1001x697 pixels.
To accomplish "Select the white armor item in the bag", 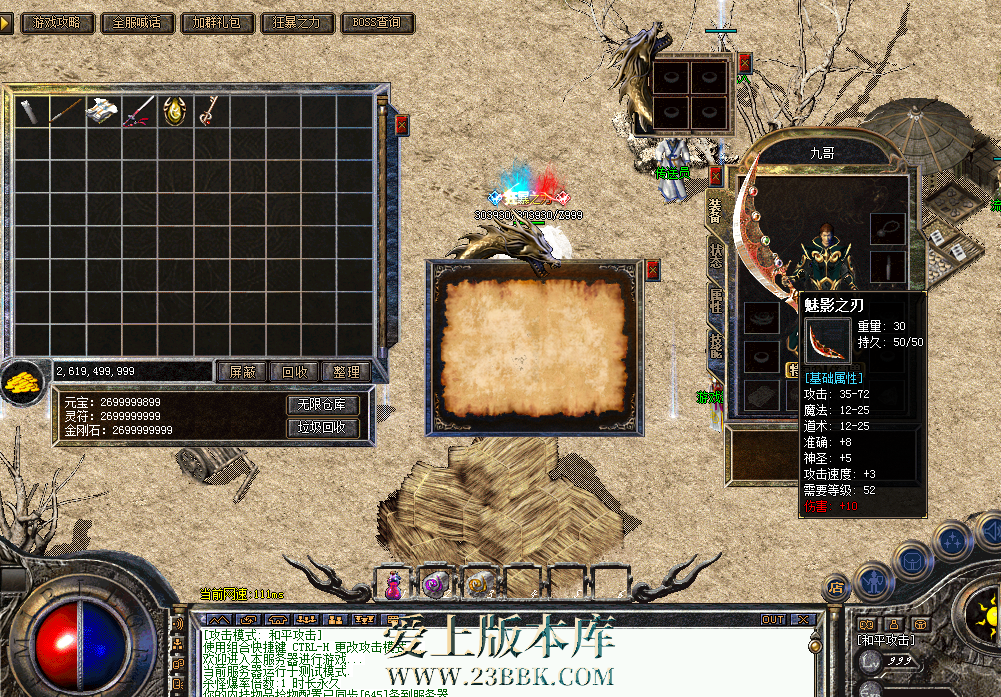I will click(x=102, y=111).
